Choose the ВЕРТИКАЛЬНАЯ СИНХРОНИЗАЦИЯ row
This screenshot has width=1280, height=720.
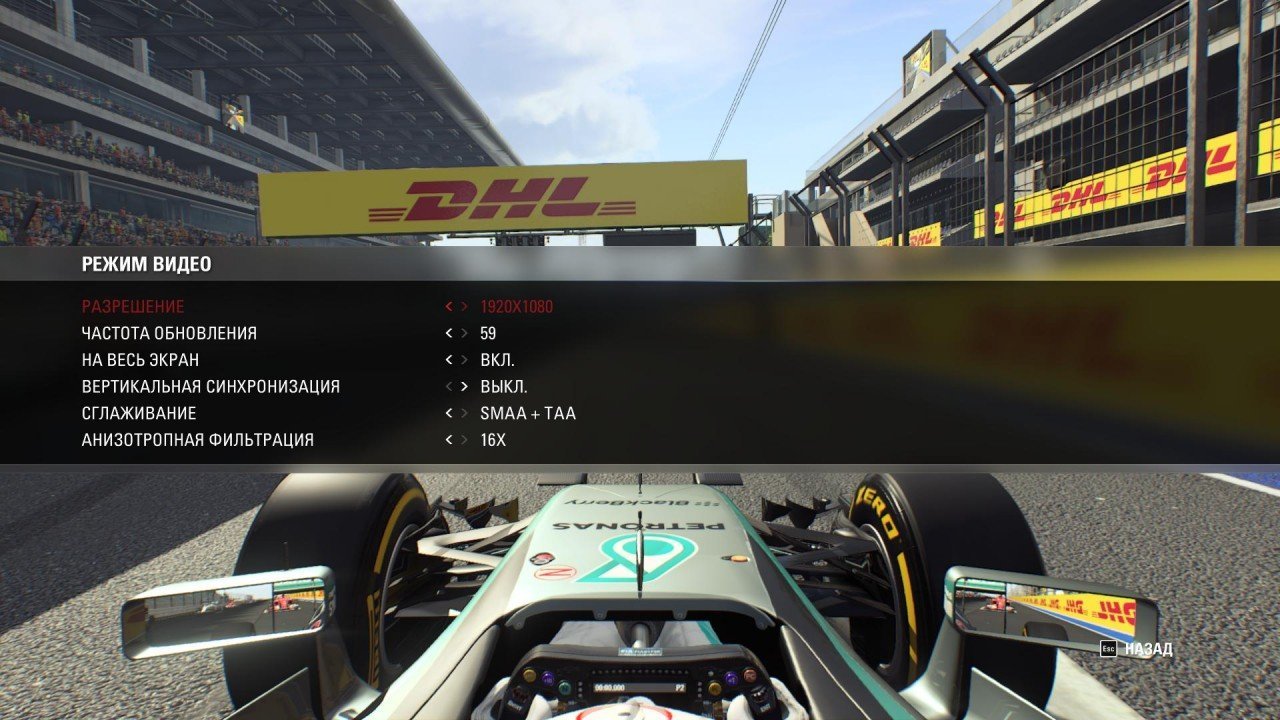point(210,387)
